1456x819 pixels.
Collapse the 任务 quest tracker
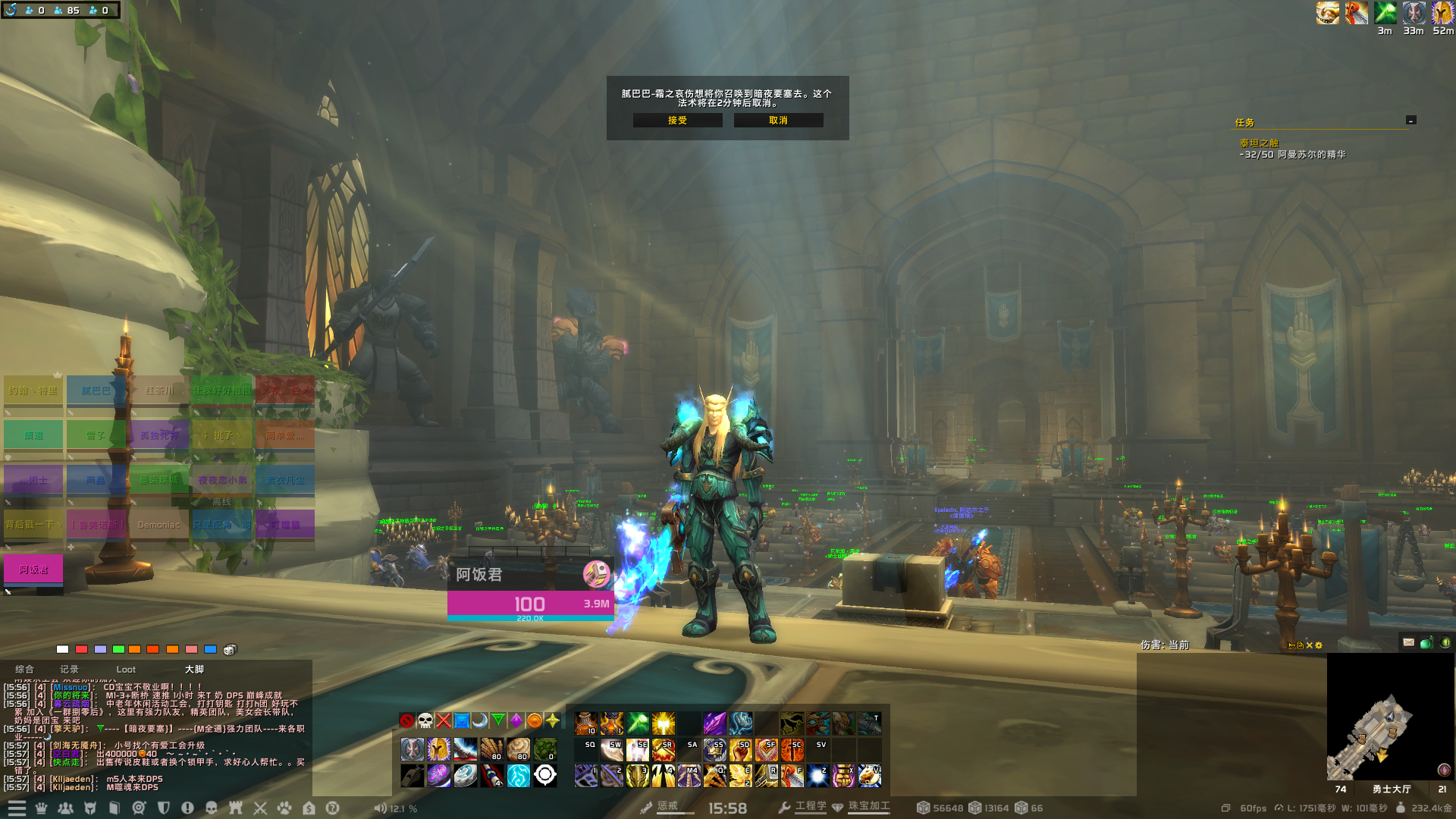(x=1410, y=120)
